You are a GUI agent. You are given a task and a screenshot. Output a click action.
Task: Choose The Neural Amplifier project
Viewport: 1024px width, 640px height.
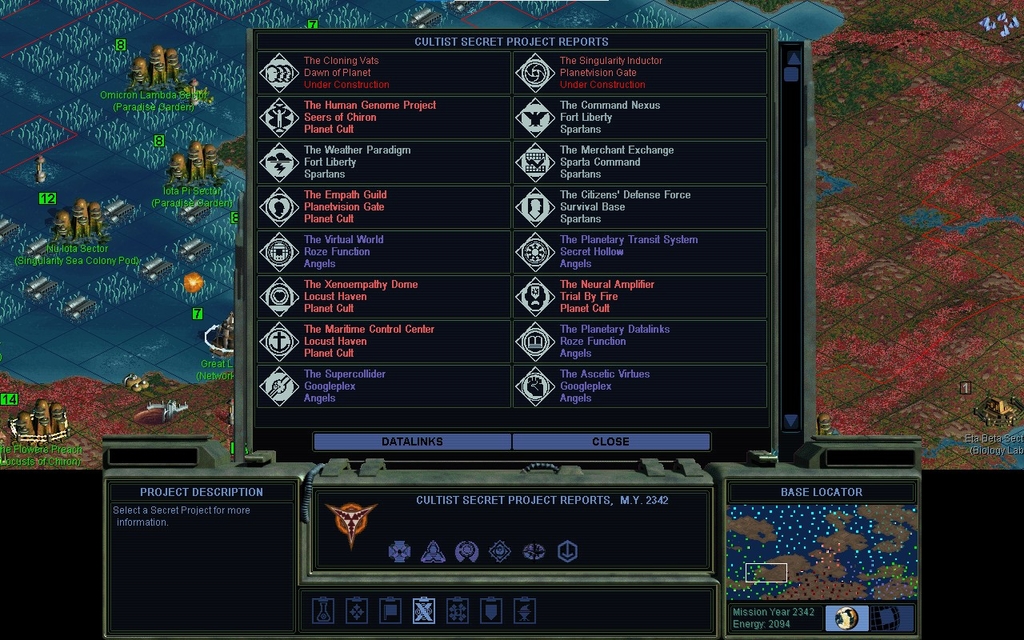pyautogui.click(x=640, y=296)
